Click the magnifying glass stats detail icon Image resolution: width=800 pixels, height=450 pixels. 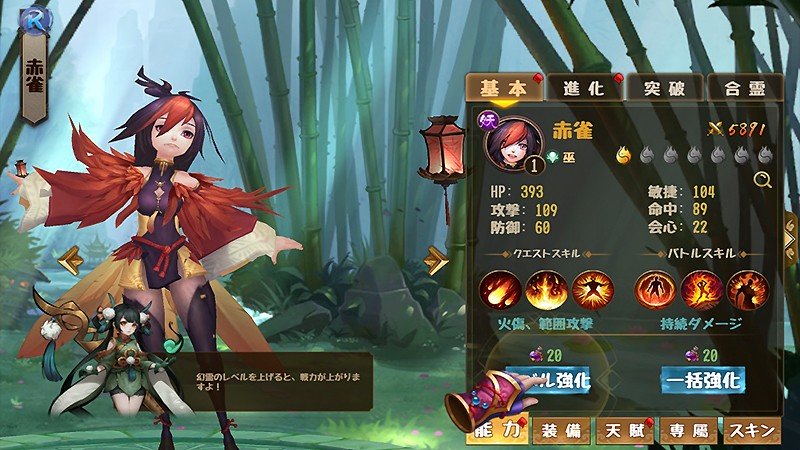(763, 180)
